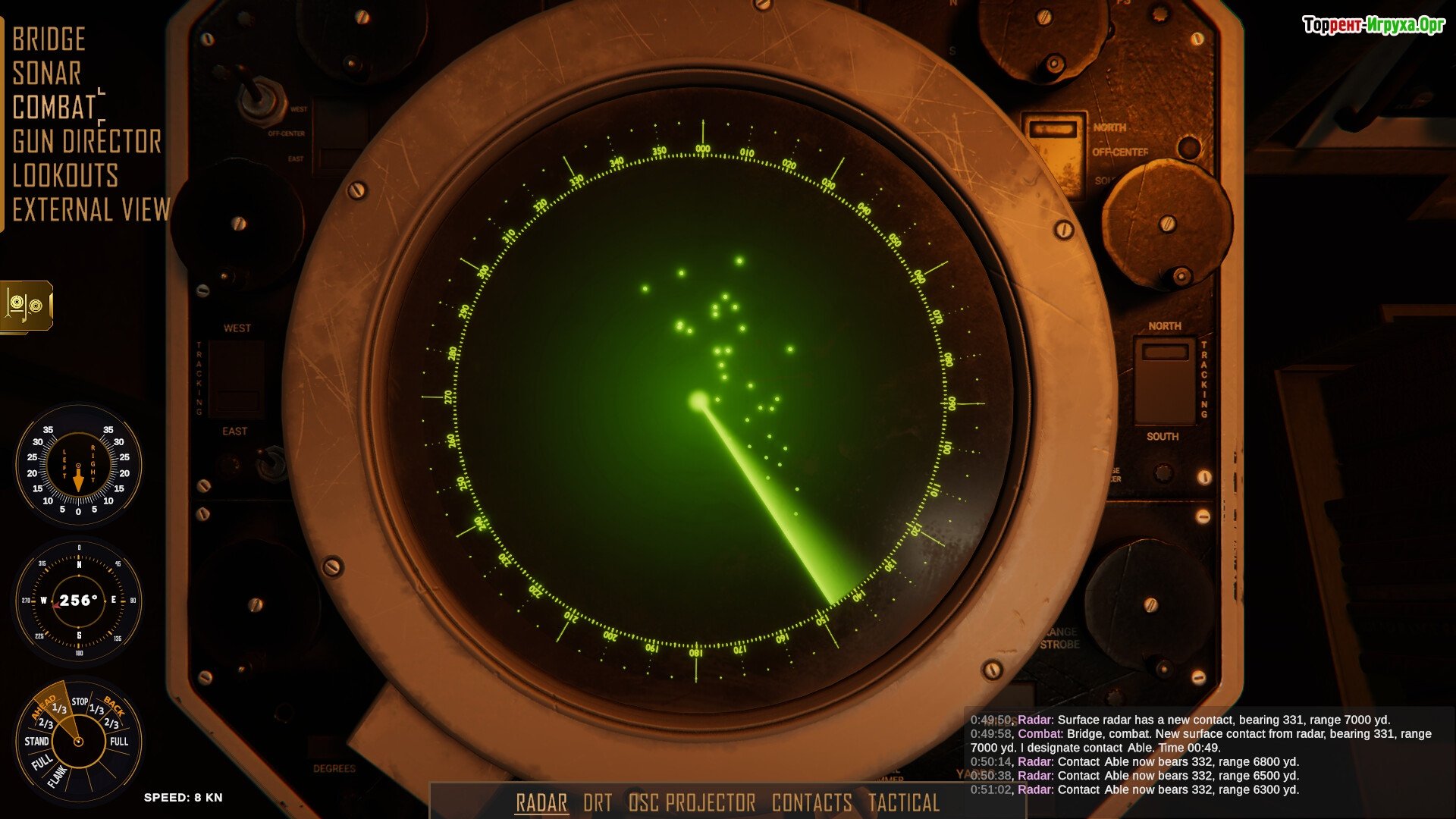This screenshot has height=819, width=1456.
Task: Switch to the DRT tab
Action: coord(598,802)
